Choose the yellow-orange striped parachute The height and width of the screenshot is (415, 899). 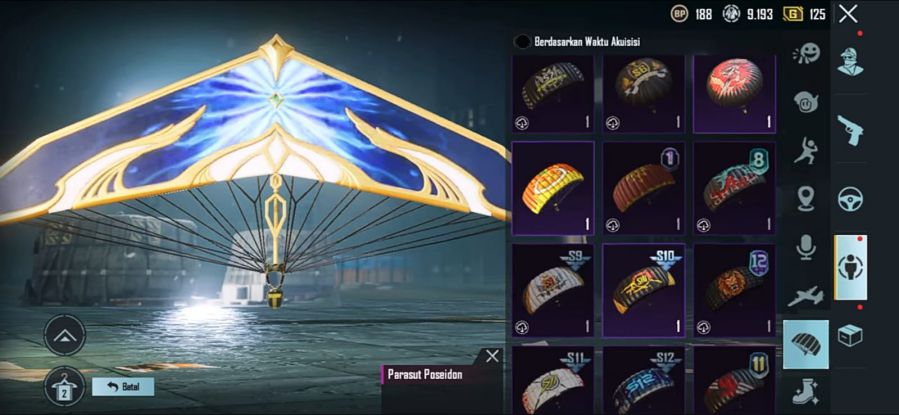coord(553,187)
